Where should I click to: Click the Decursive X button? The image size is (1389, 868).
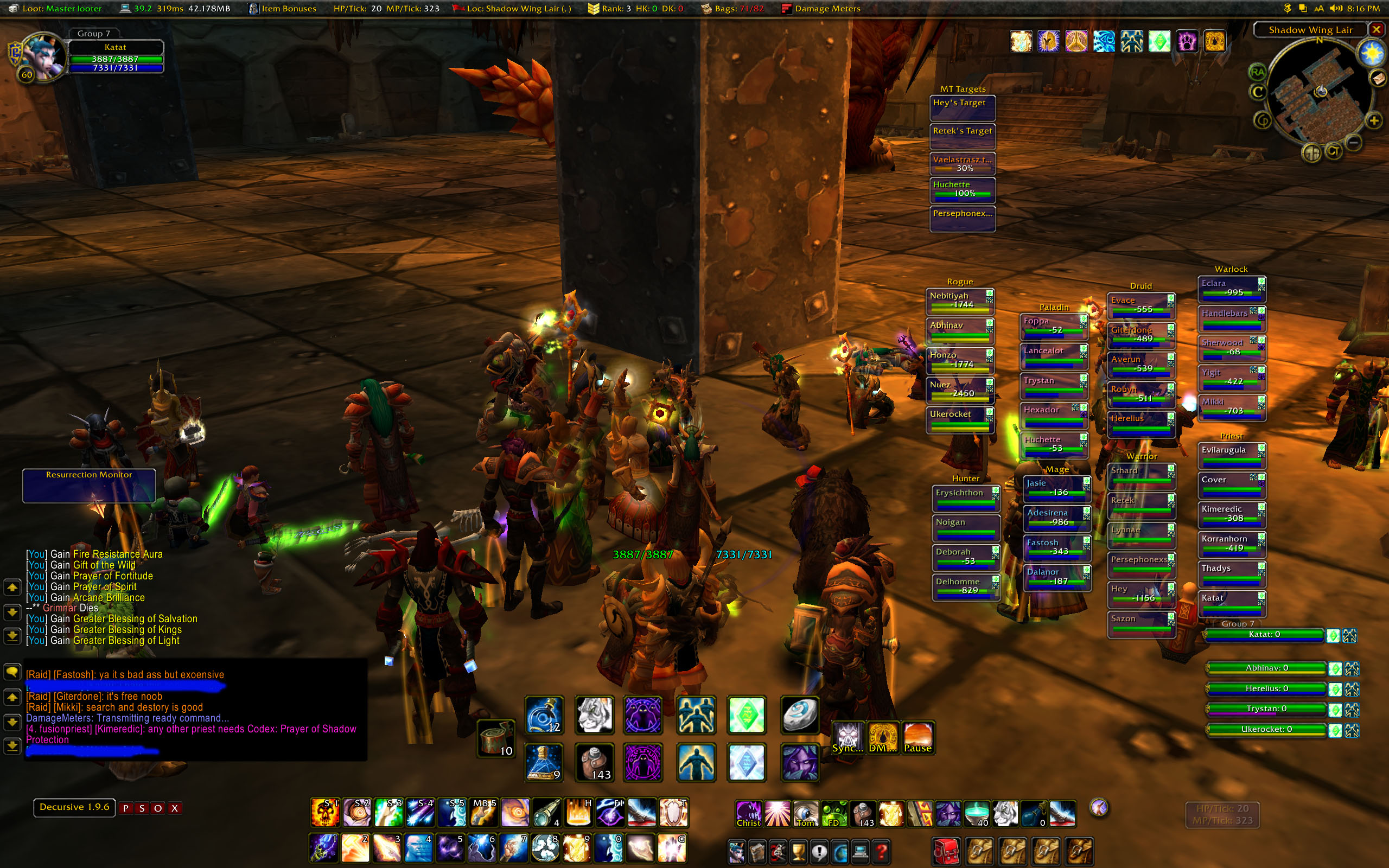pyautogui.click(x=175, y=808)
